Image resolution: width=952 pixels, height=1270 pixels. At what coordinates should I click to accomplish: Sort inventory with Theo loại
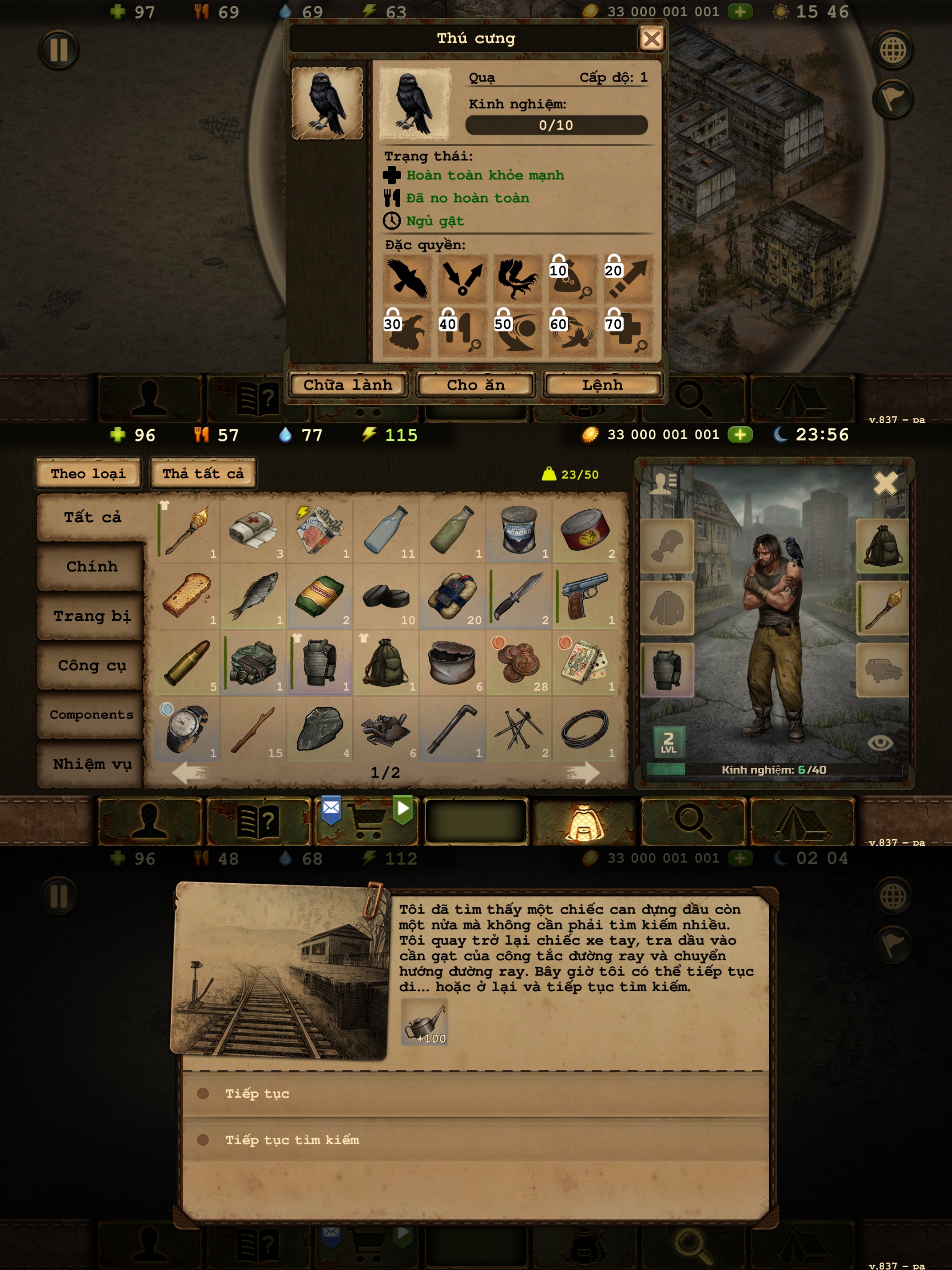point(88,474)
